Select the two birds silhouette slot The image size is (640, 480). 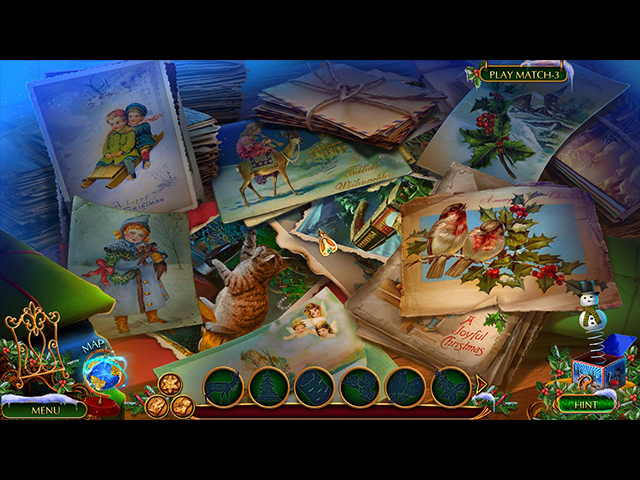406,386
